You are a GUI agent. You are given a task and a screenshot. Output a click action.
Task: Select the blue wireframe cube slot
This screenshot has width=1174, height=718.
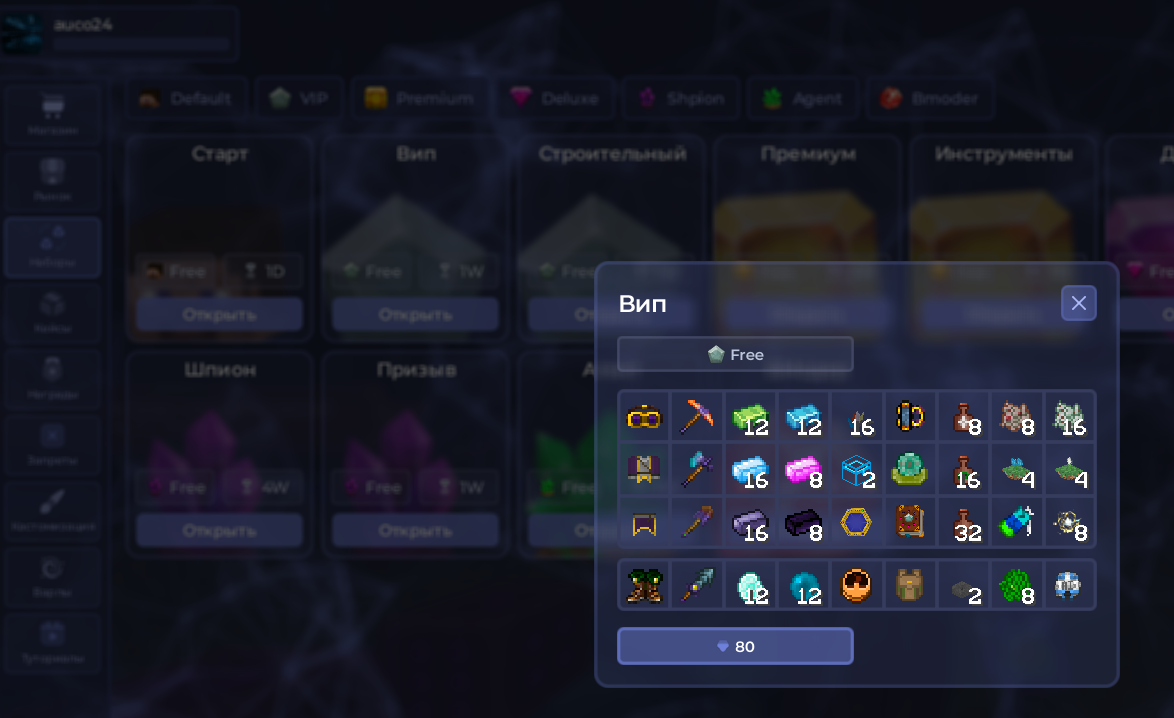[x=856, y=470]
